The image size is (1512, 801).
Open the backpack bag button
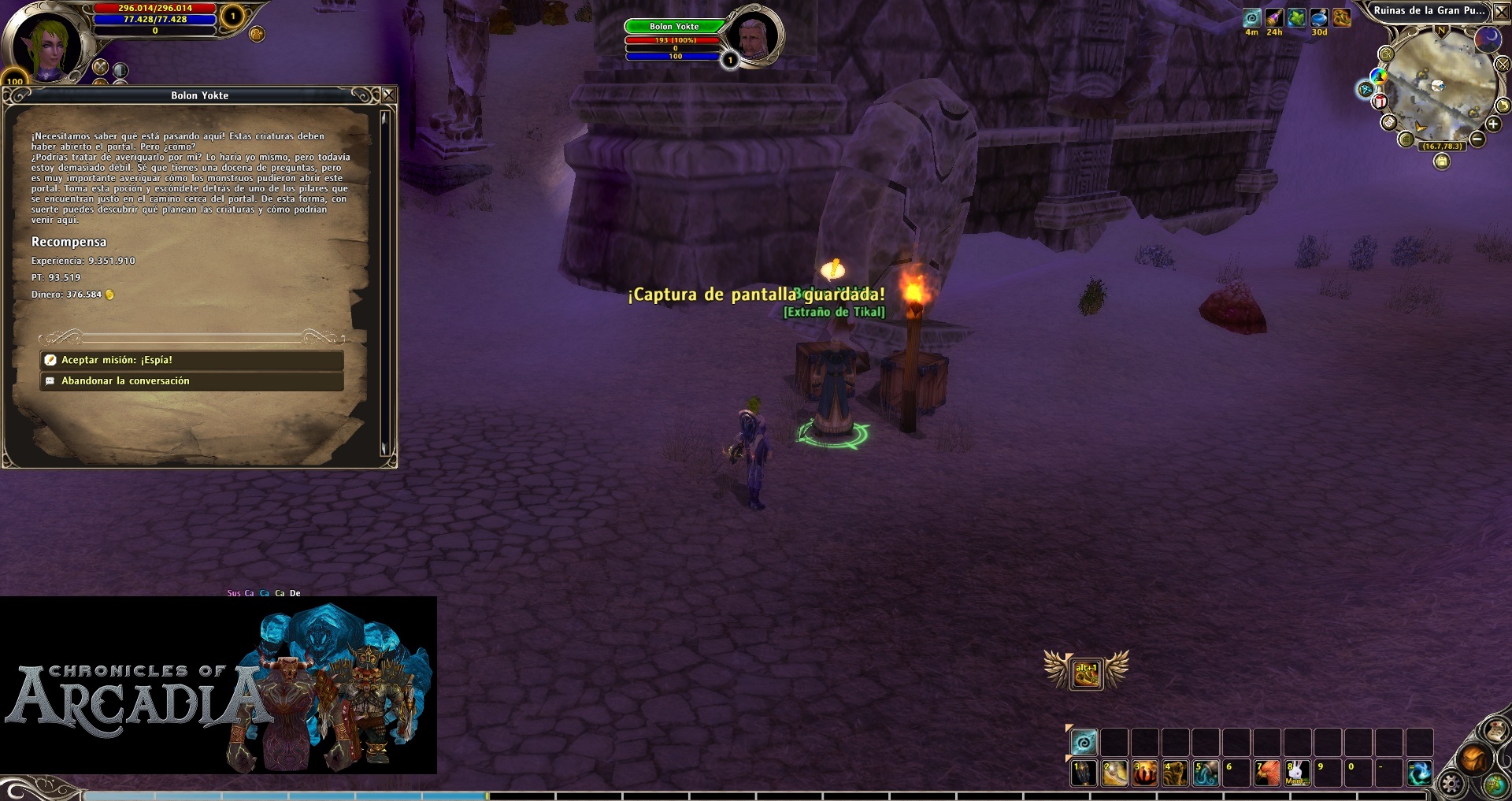tap(1473, 758)
